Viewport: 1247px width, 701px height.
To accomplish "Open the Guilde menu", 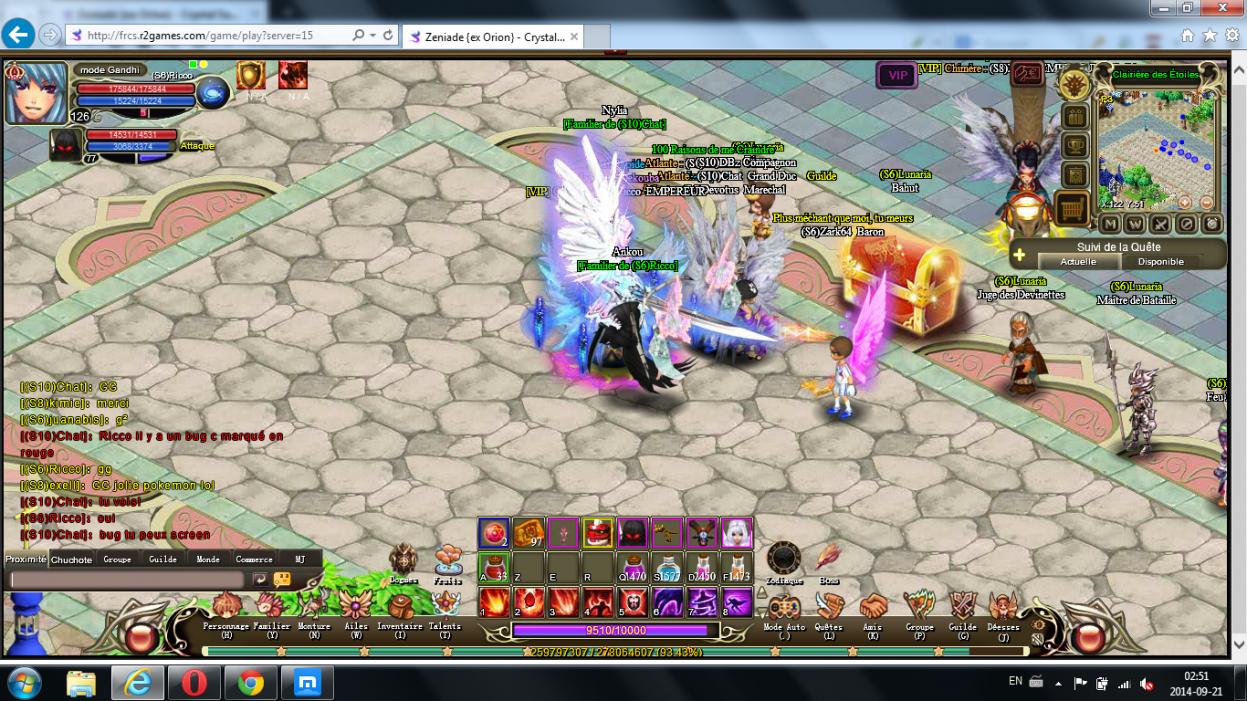I will tap(962, 607).
